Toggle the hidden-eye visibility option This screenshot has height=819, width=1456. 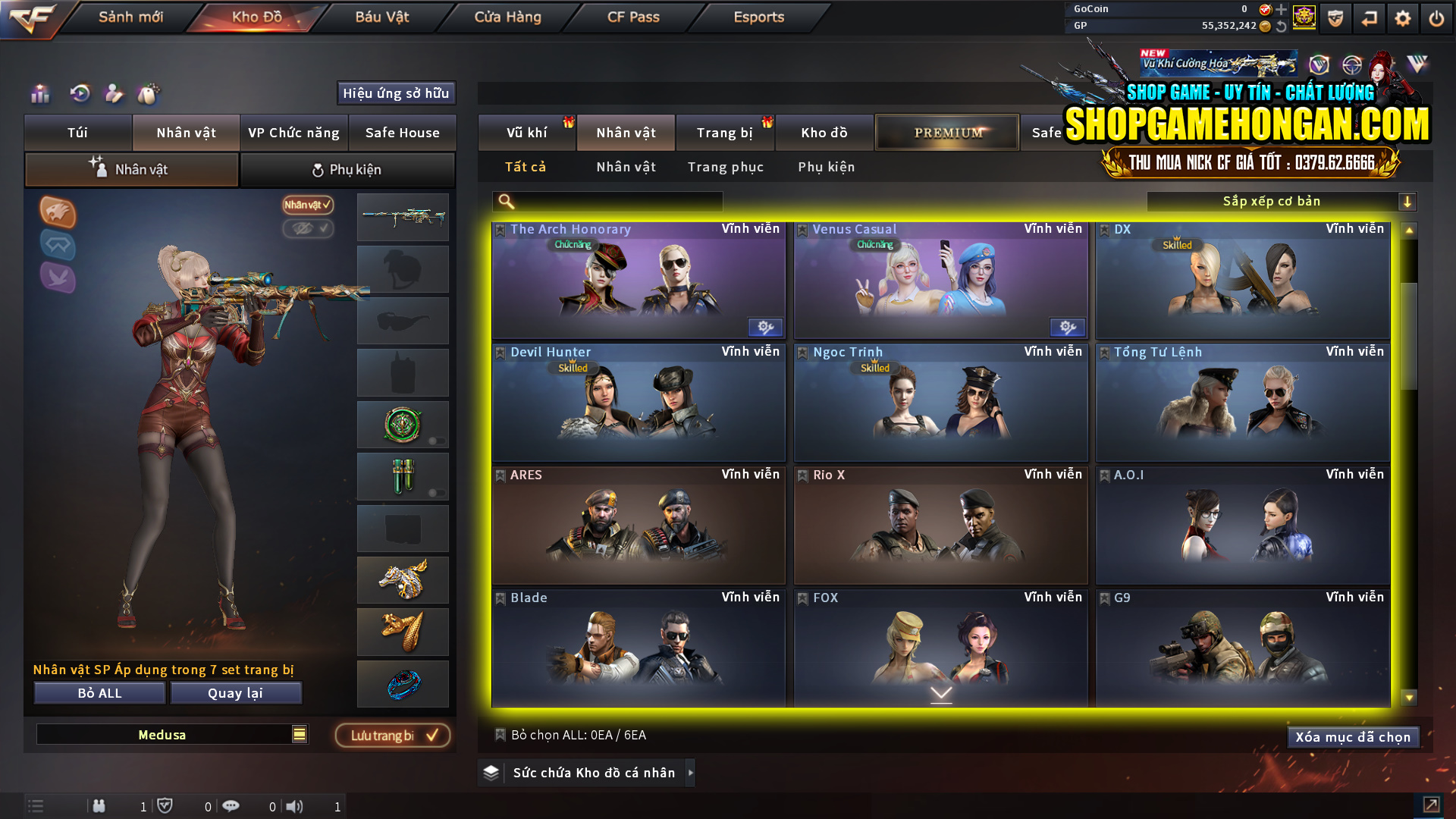pyautogui.click(x=308, y=230)
